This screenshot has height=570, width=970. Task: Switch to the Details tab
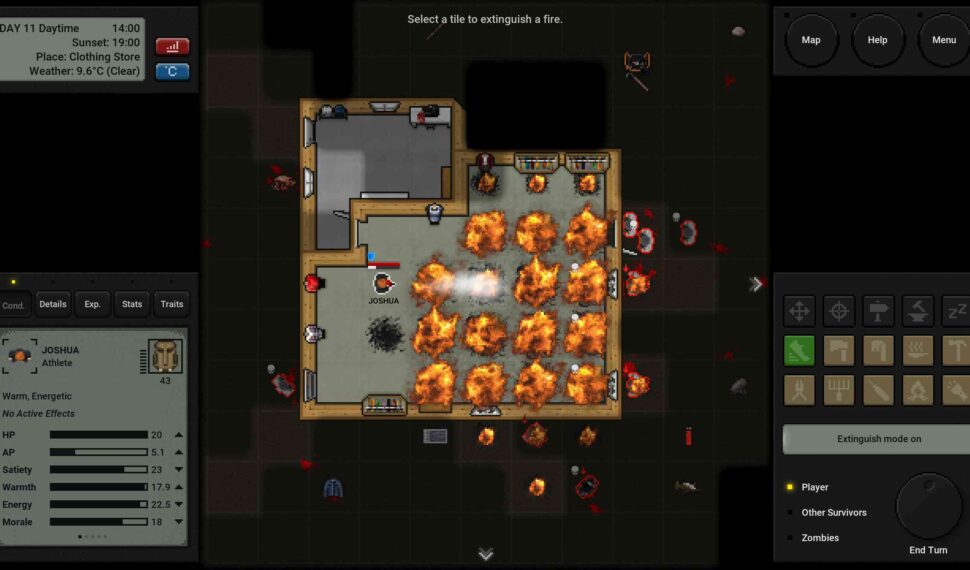(53, 304)
